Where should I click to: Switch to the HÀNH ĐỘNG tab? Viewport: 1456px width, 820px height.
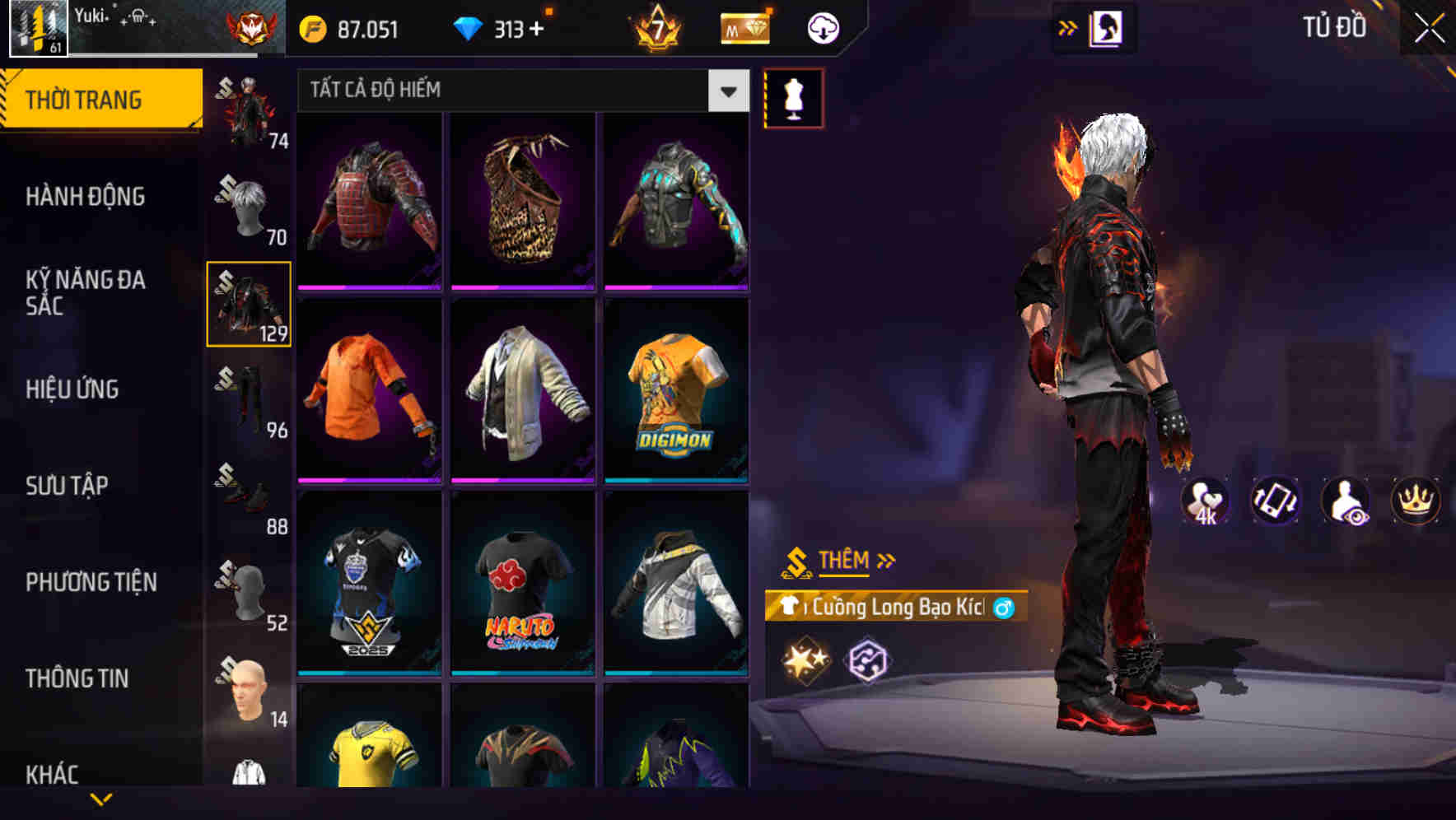[86, 197]
